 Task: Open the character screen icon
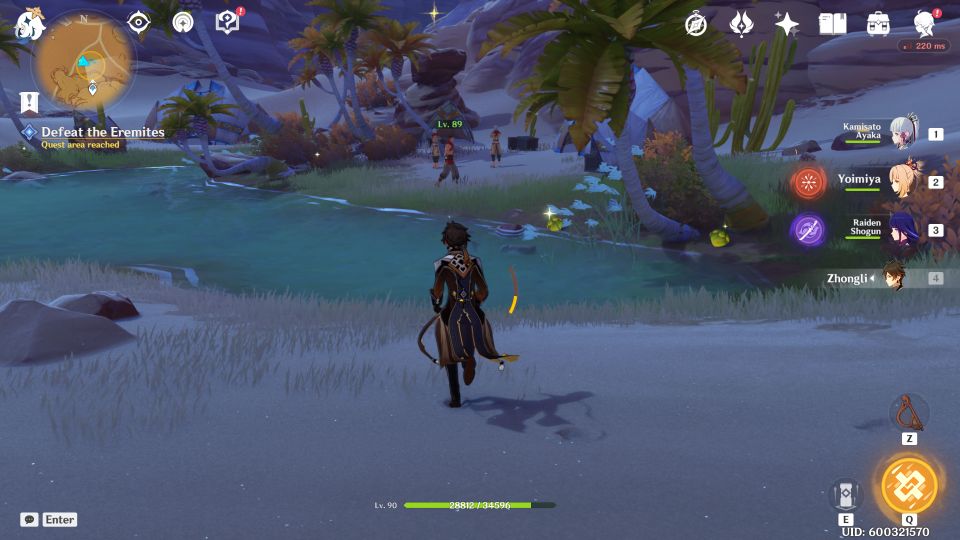(925, 24)
